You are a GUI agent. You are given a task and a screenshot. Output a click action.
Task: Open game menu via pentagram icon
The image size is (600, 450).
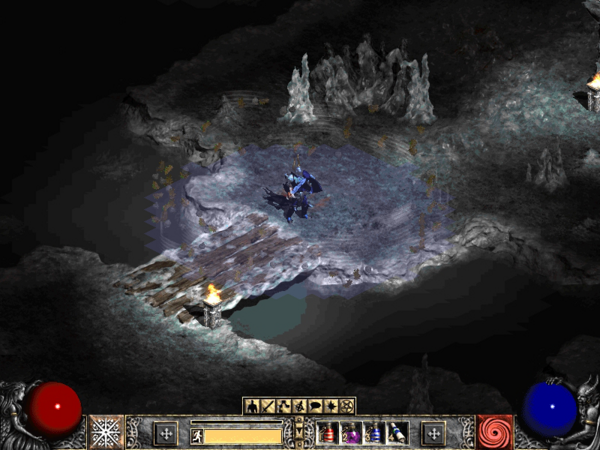tap(347, 406)
